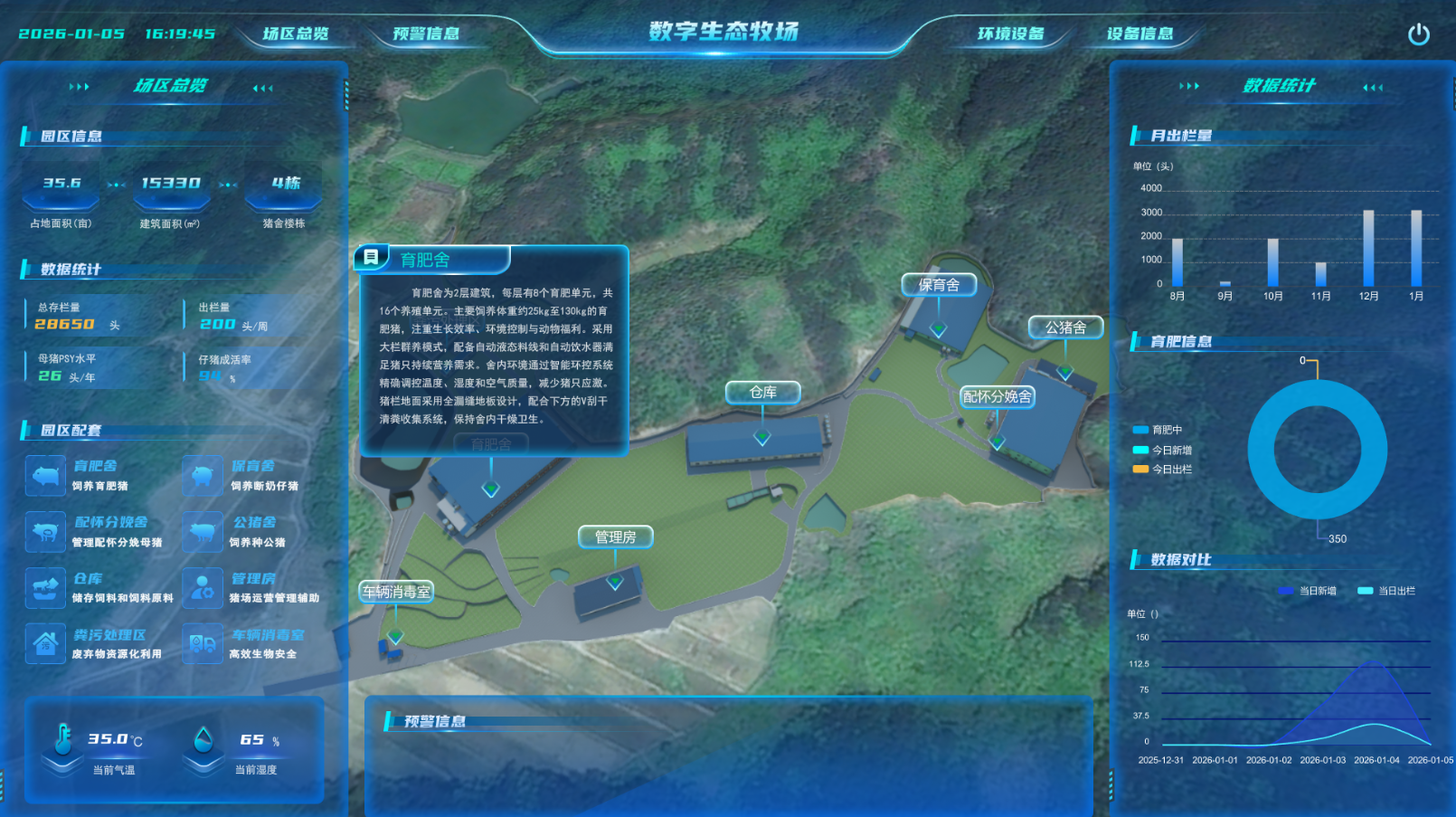Open the 场区总览 top navigation tab

tap(296, 34)
